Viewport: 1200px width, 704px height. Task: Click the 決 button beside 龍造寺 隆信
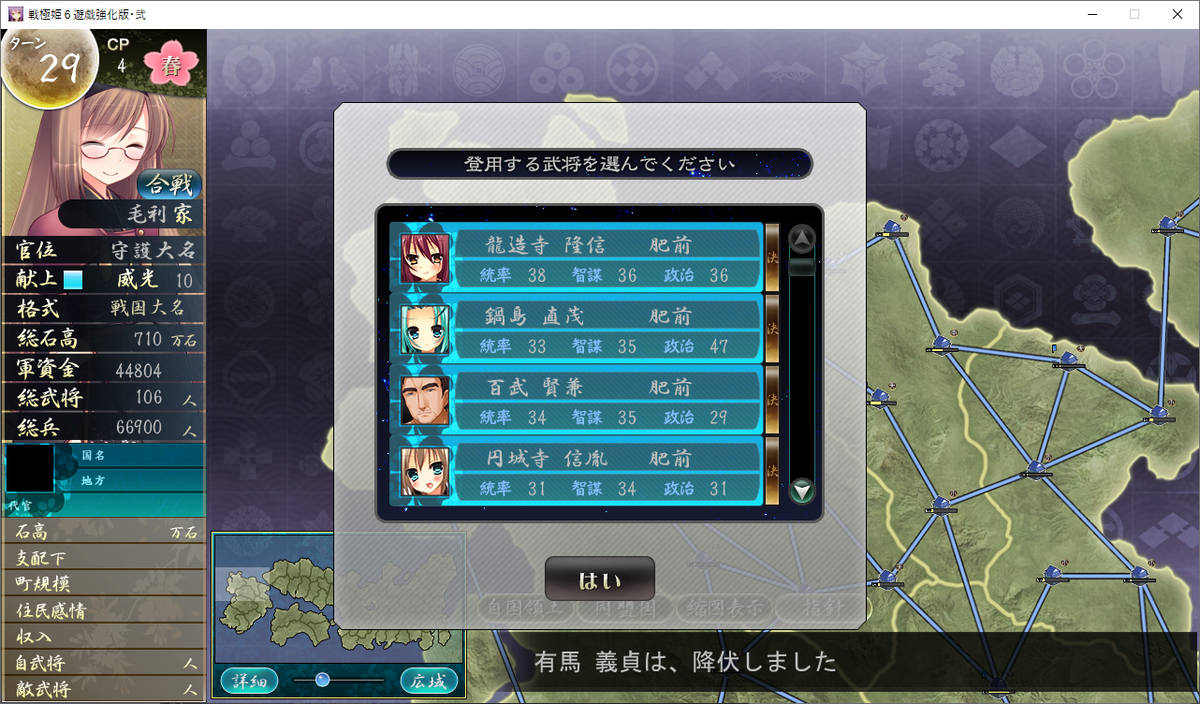pos(772,258)
